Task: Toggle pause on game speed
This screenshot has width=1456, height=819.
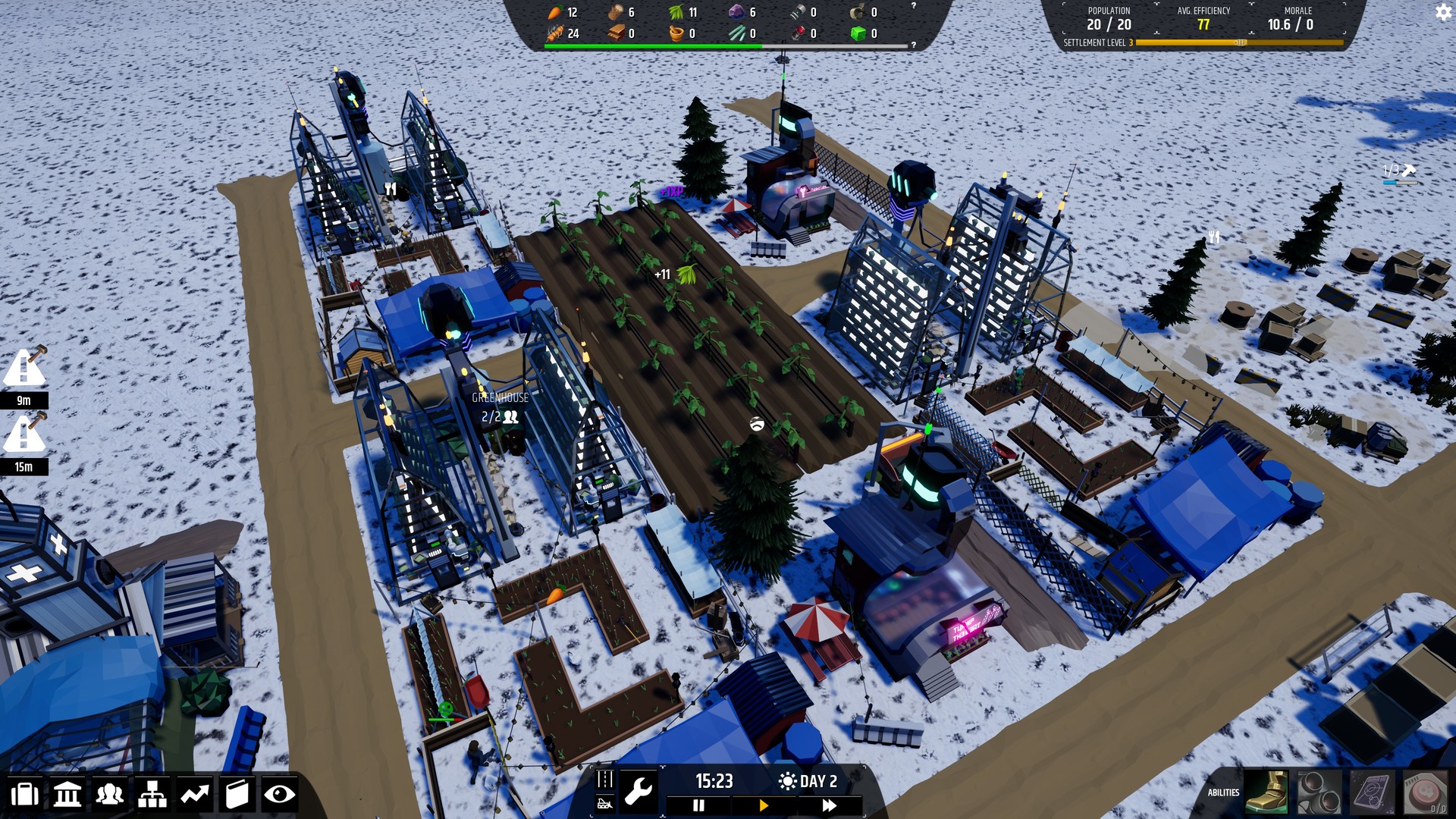Action: click(x=698, y=805)
